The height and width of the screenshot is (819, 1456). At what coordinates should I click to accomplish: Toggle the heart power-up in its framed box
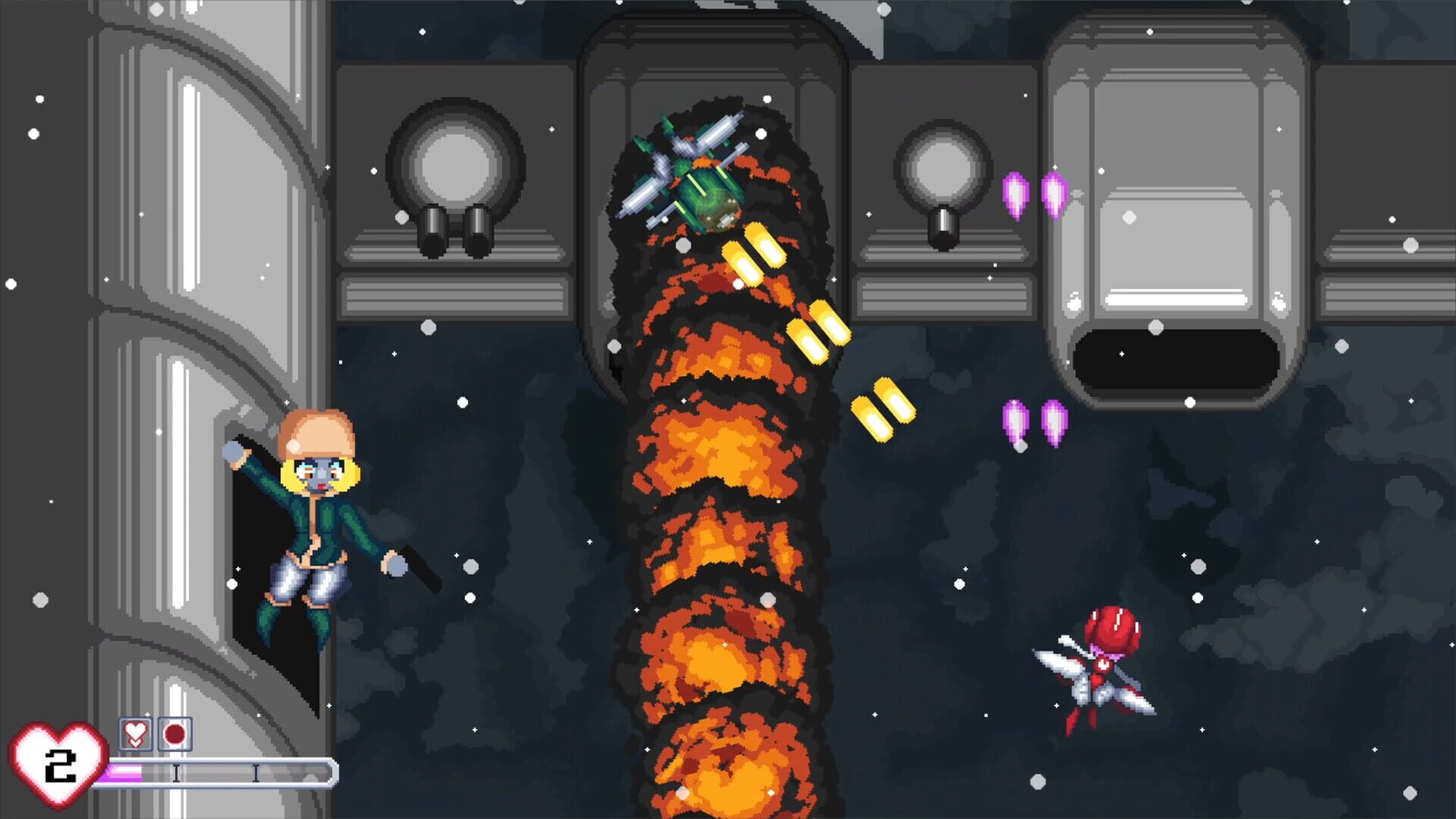135,733
